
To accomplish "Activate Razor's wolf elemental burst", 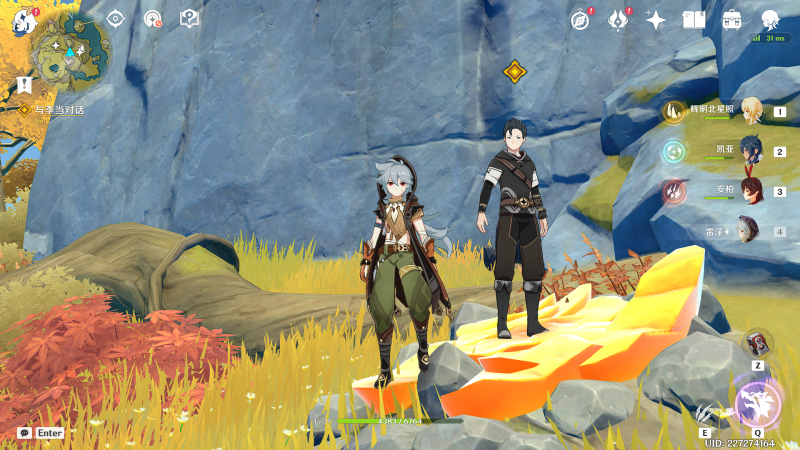I will (757, 403).
